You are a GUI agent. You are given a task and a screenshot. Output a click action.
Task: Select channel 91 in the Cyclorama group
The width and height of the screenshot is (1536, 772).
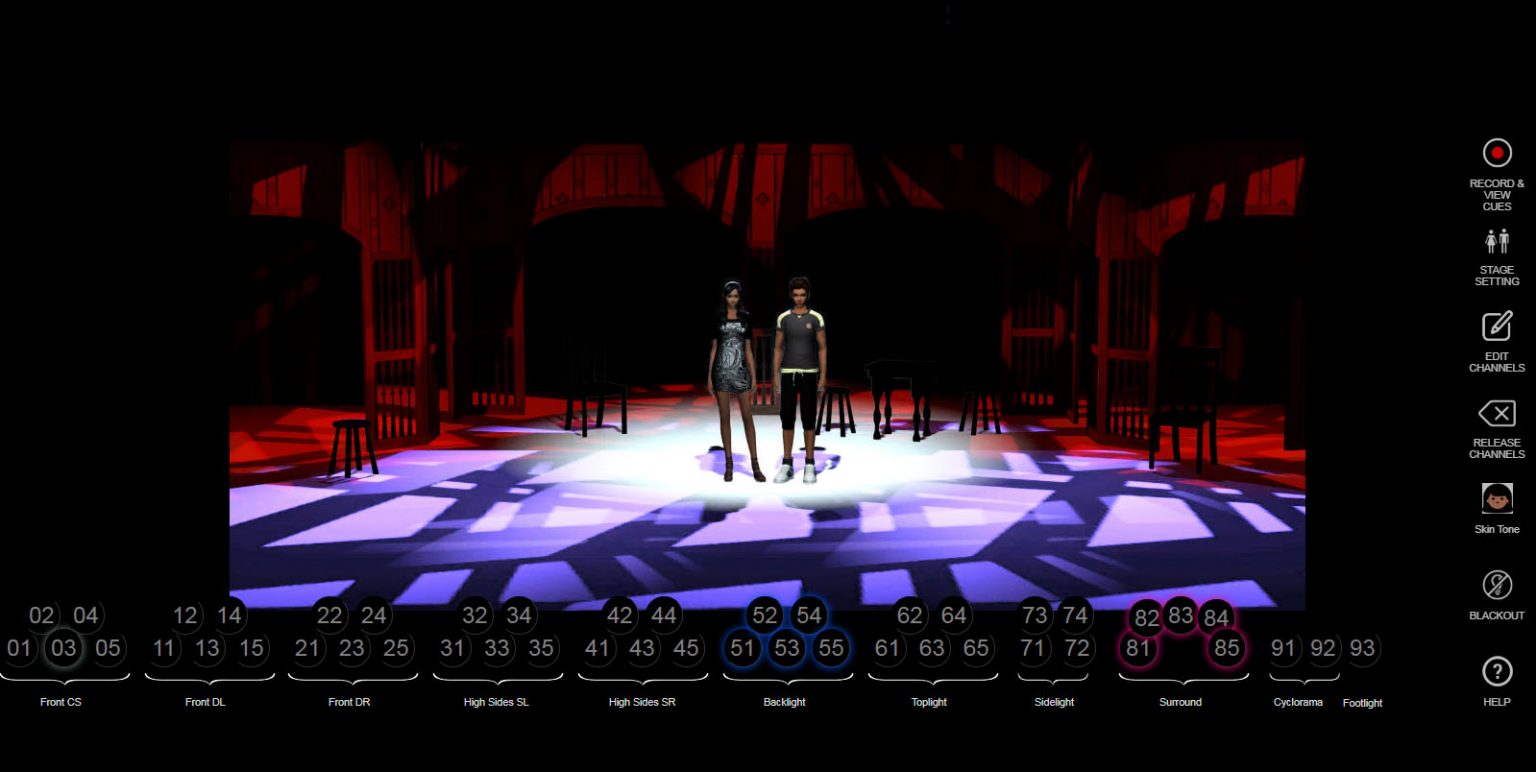(x=1283, y=648)
